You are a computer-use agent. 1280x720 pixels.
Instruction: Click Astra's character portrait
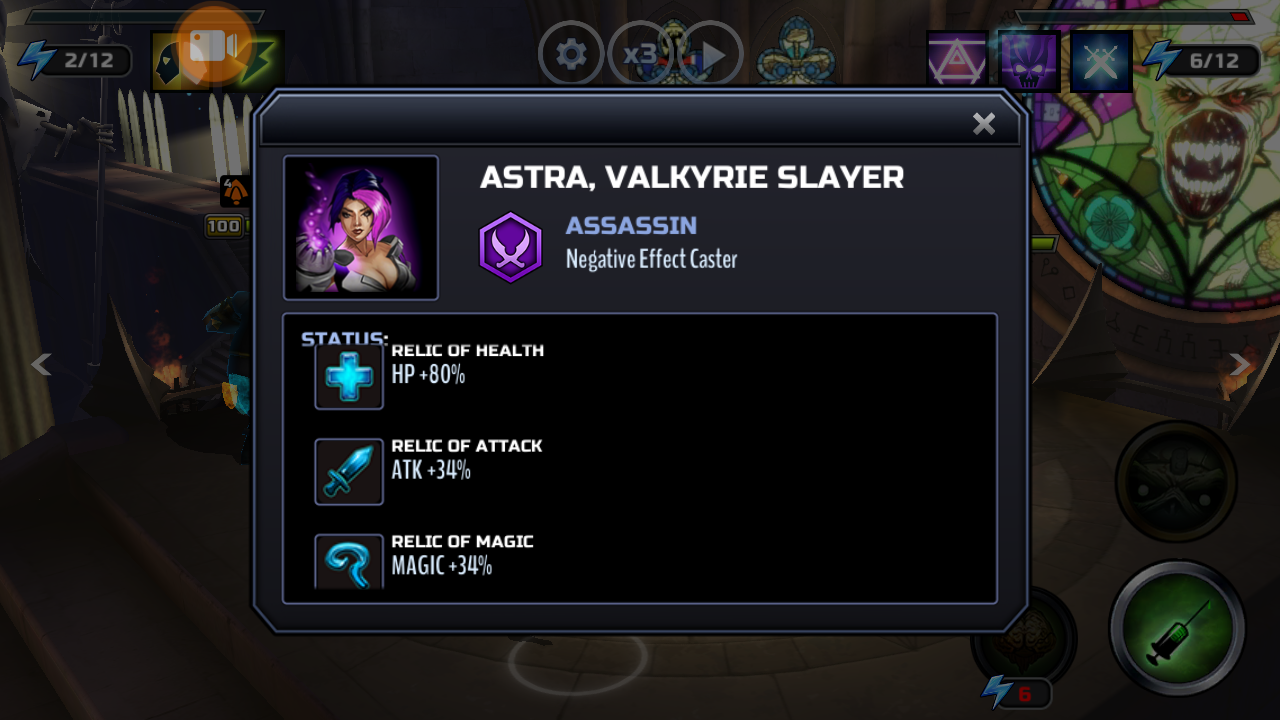click(x=361, y=227)
